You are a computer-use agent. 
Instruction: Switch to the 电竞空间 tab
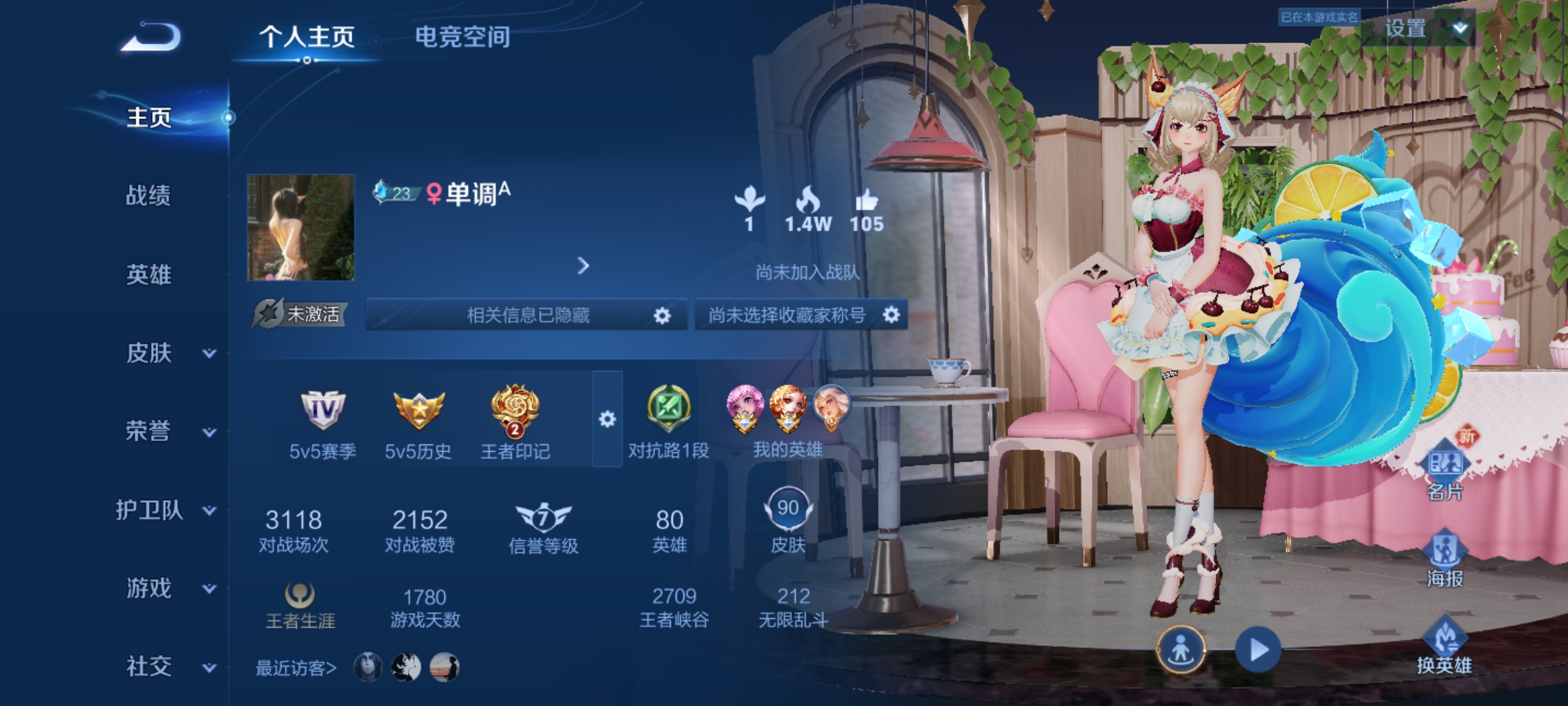point(462,38)
